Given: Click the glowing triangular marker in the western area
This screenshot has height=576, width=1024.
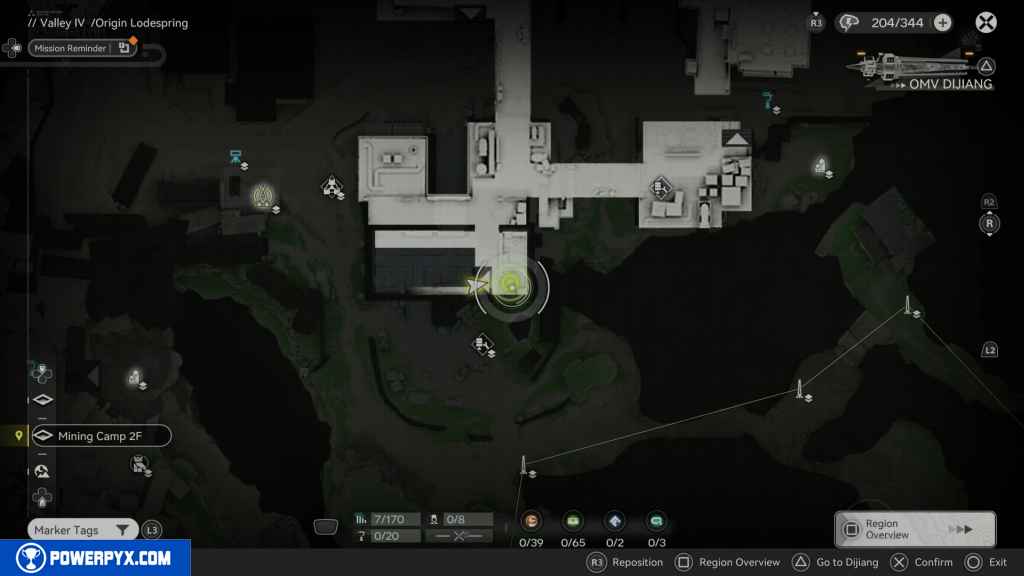Looking at the screenshot, I should [264, 194].
